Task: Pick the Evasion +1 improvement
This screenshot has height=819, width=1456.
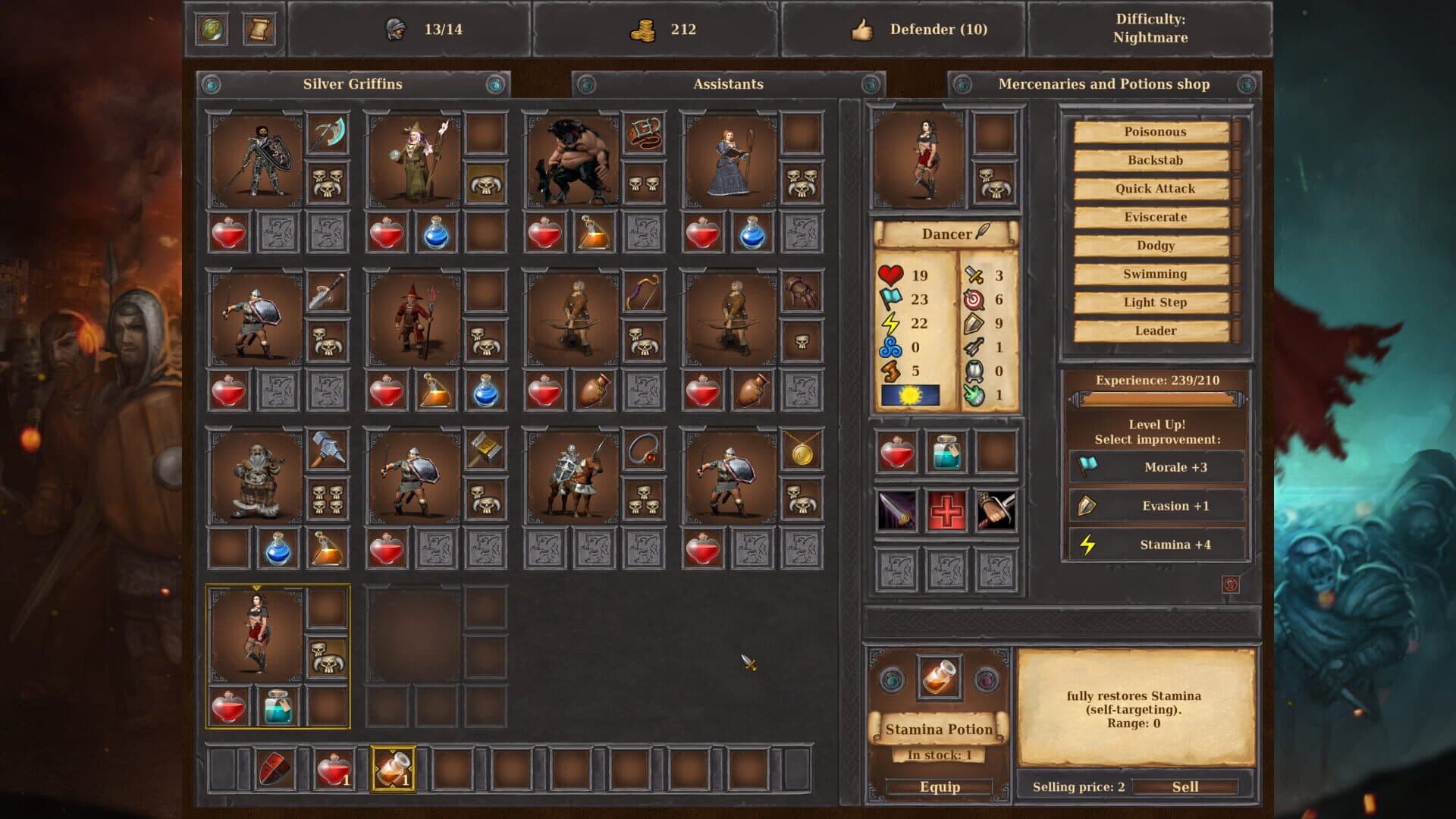Action: [x=1157, y=506]
